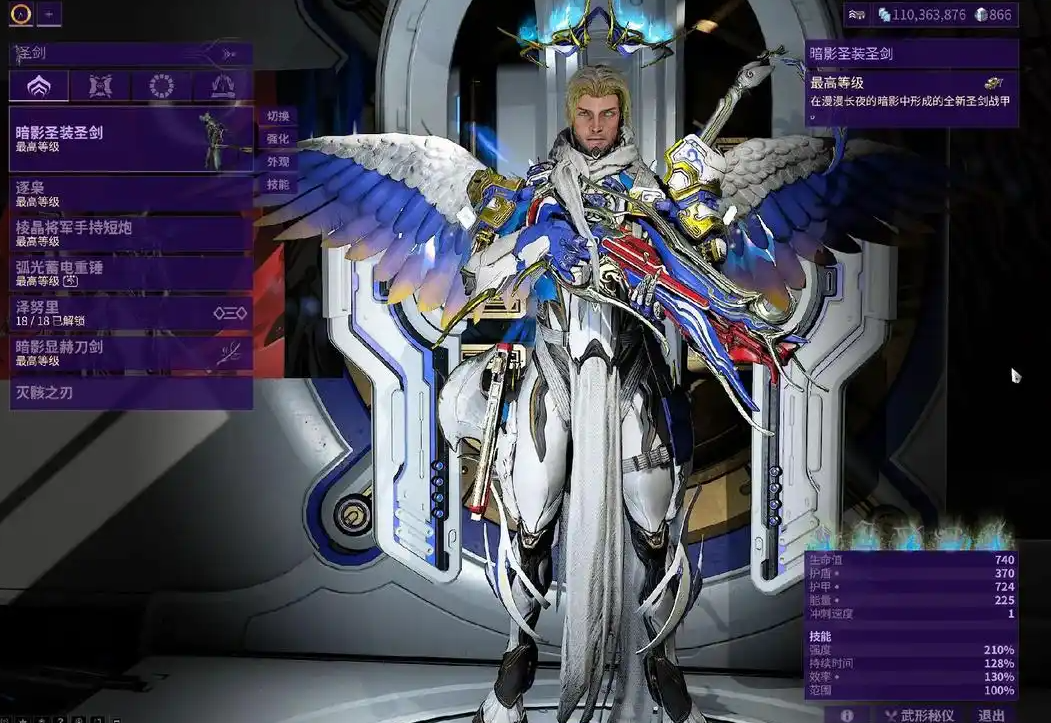
Task: Select the 棱晶将军手持短炮 weapon slot
Action: 130,233
